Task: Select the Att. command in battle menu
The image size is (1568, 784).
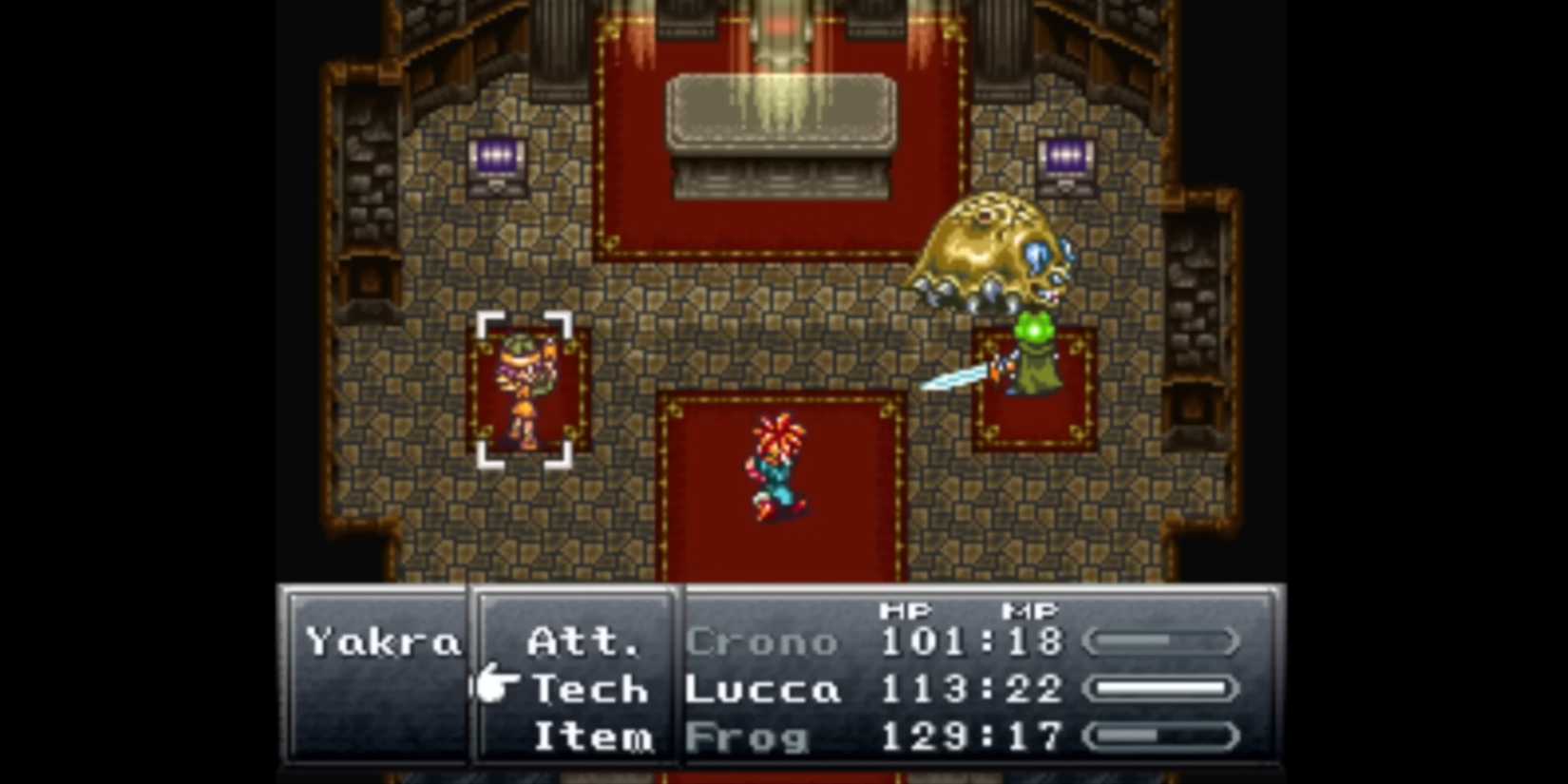Action: click(582, 641)
